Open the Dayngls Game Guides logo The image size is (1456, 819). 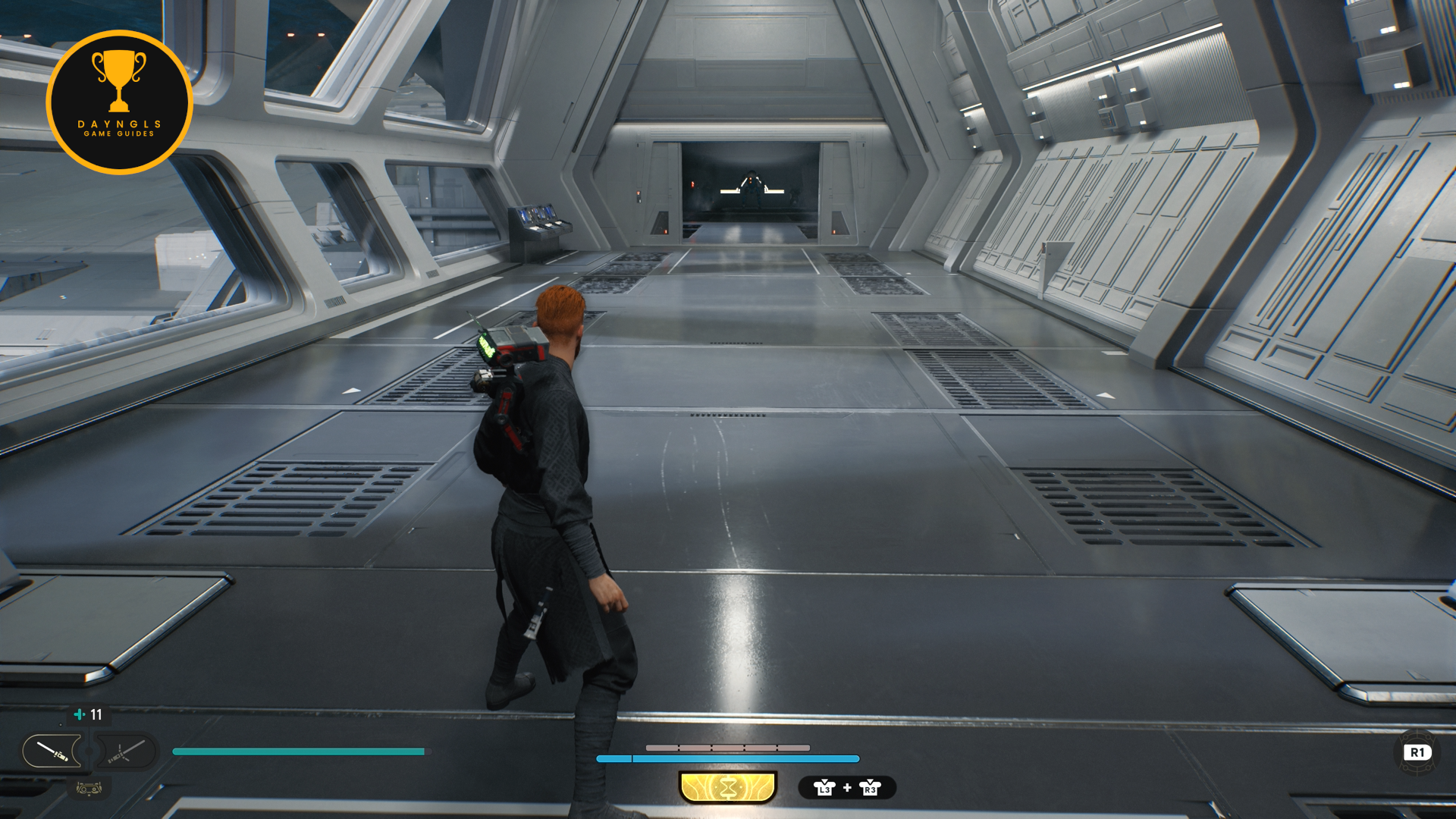[x=119, y=102]
